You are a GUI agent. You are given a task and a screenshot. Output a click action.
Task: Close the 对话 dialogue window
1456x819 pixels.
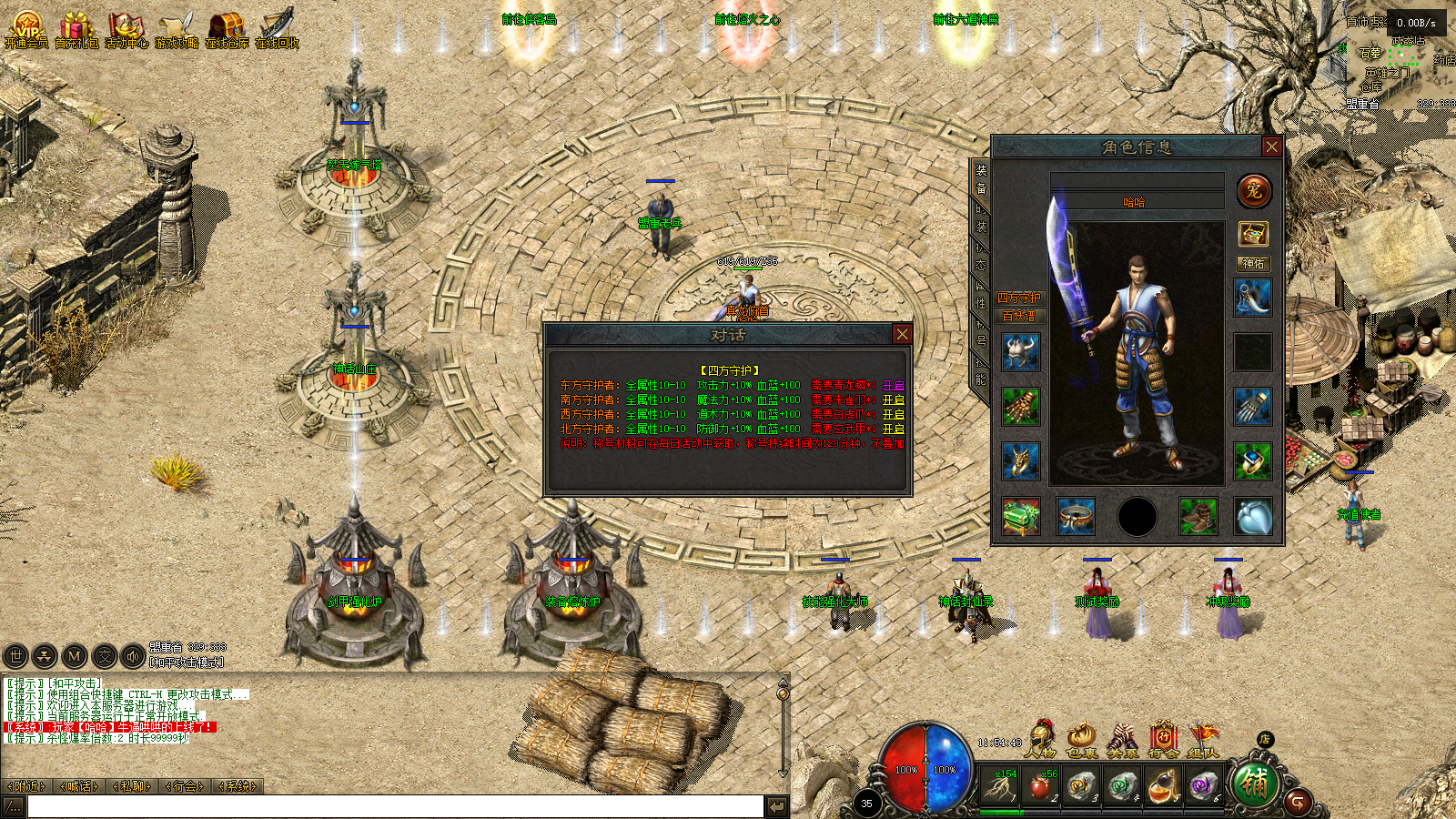click(902, 334)
